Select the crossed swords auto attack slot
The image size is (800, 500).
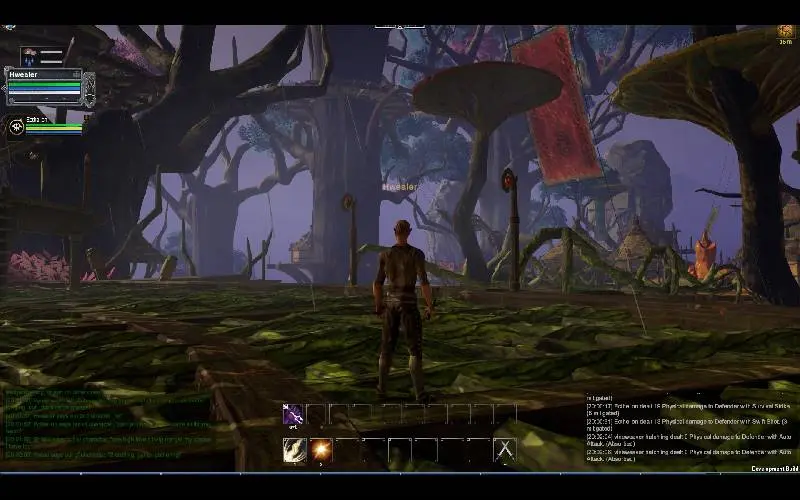point(505,450)
